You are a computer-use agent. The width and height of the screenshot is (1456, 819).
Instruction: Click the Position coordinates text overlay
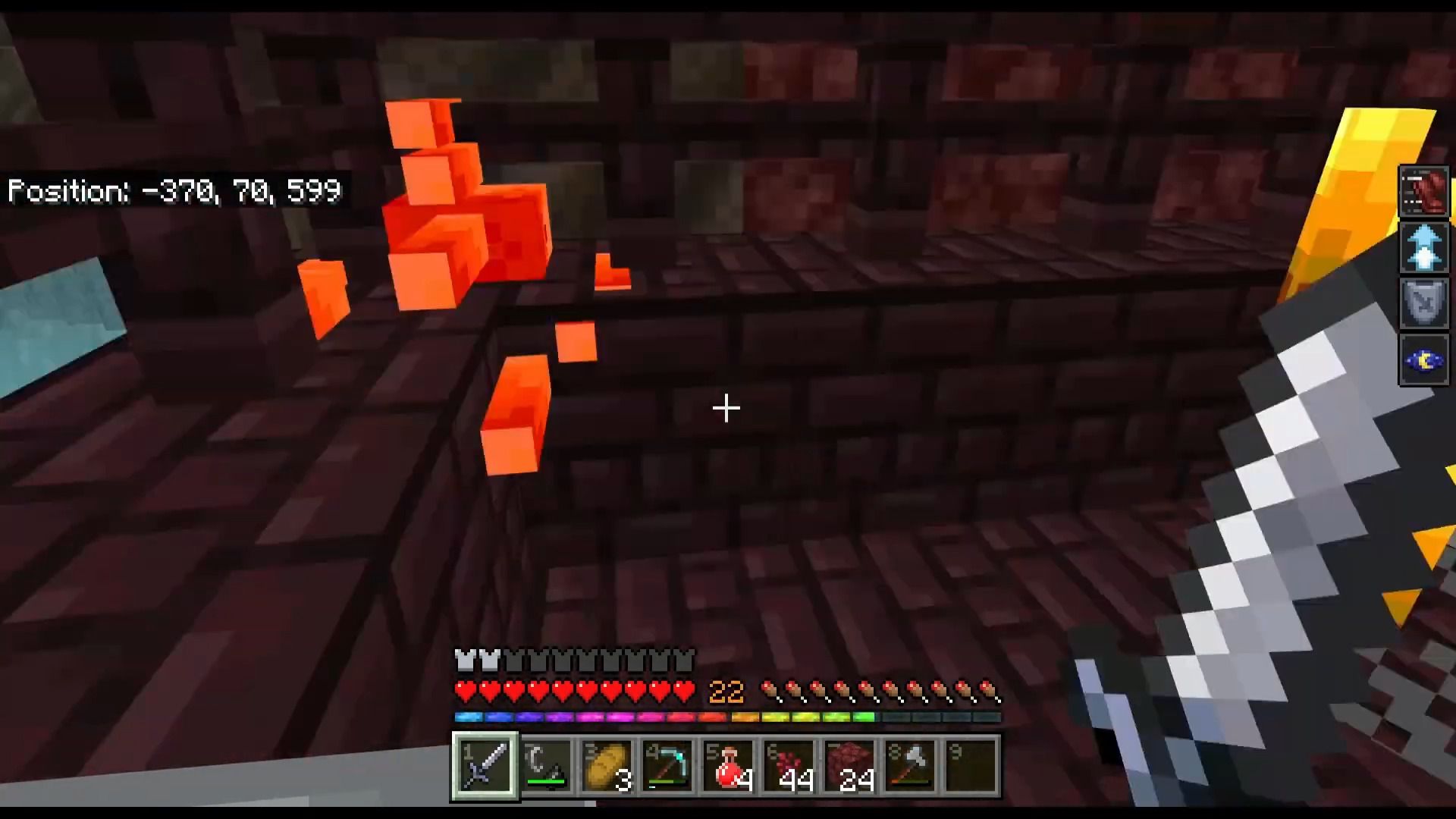tap(174, 191)
